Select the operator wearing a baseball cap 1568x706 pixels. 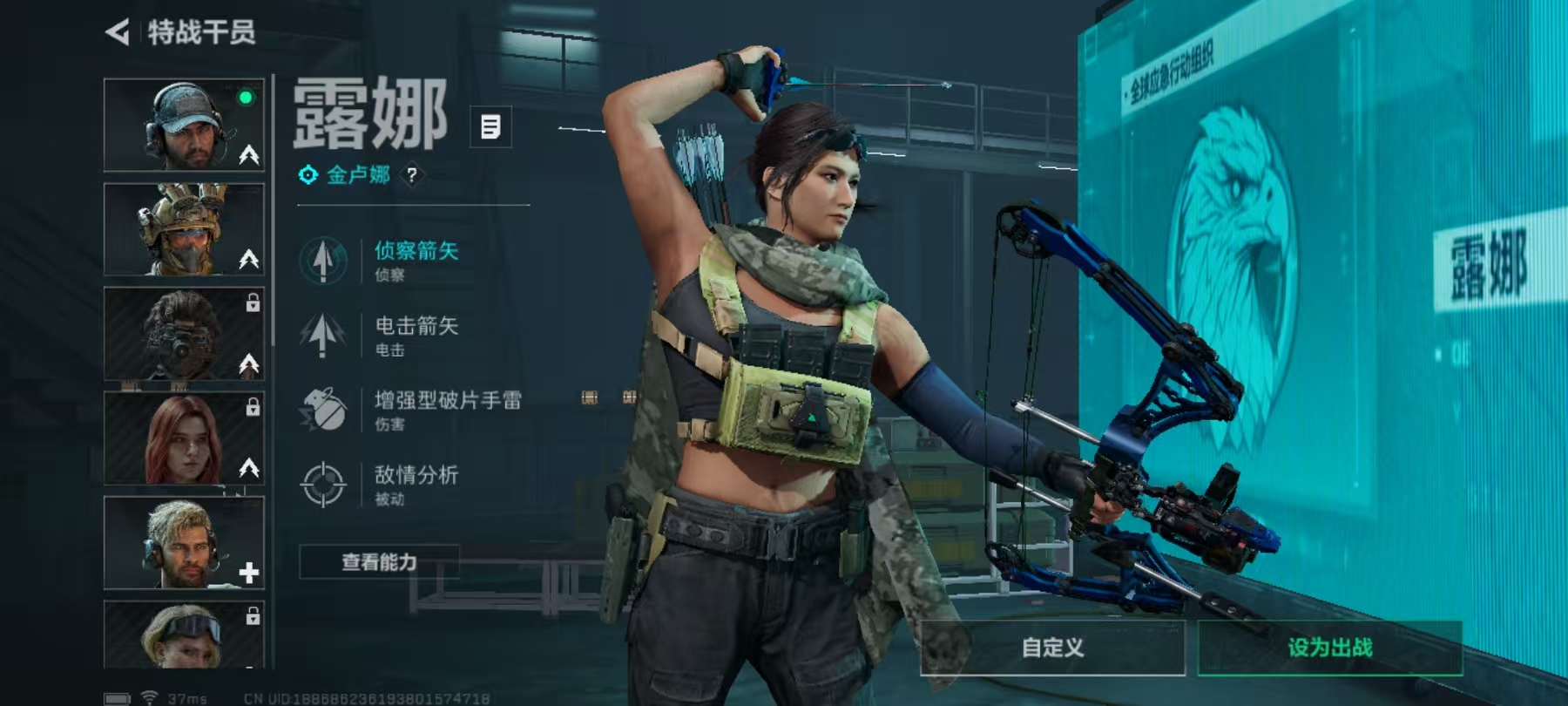[x=184, y=125]
